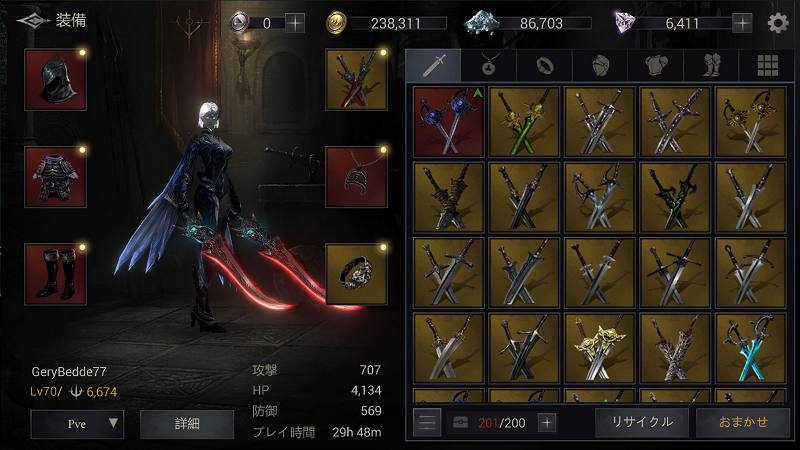Expand inventory capacity with plus button

547,422
